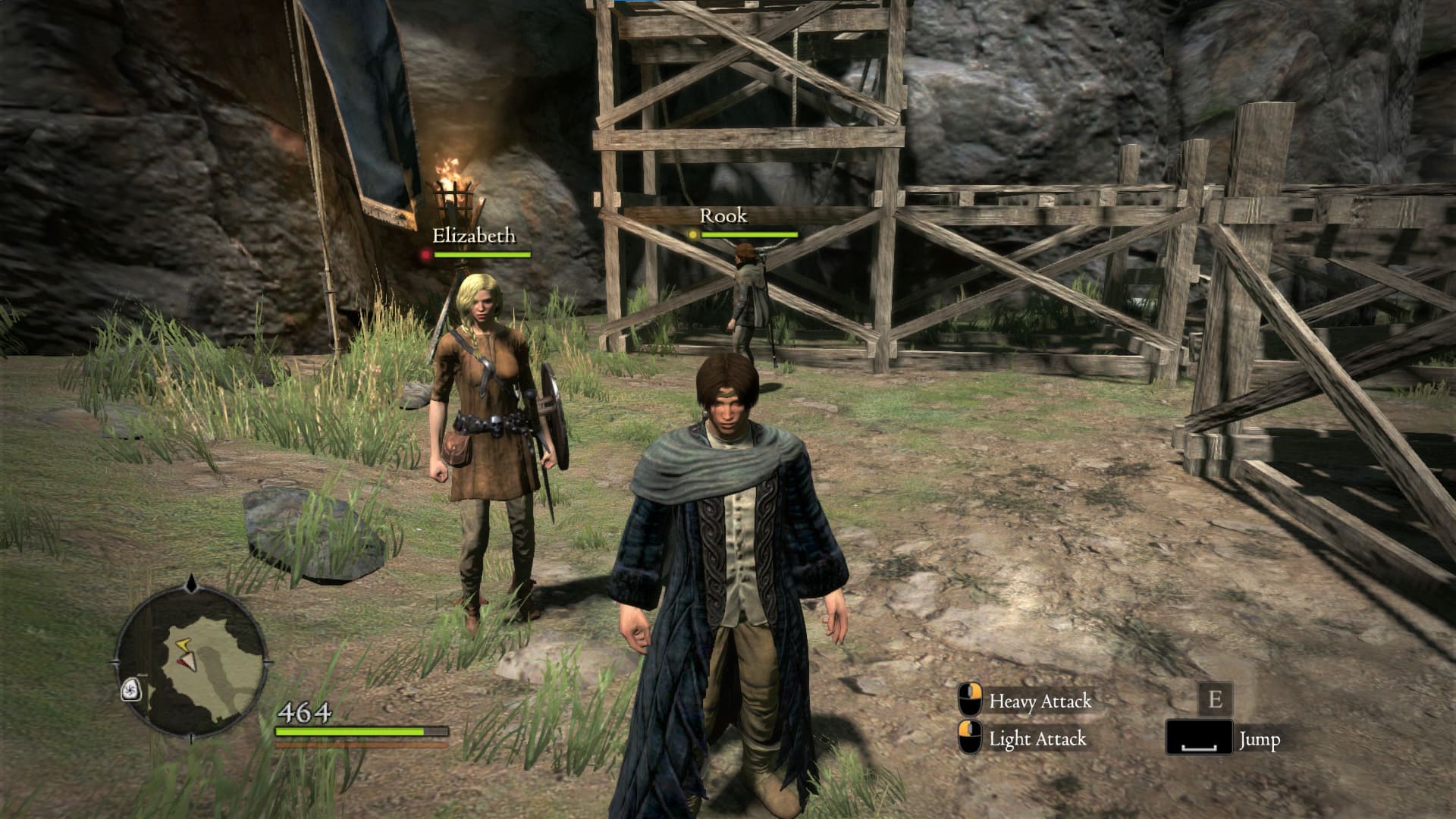This screenshot has height=819, width=1456.
Task: Click the yellow pawn arrow on the minimap
Action: coord(183,645)
